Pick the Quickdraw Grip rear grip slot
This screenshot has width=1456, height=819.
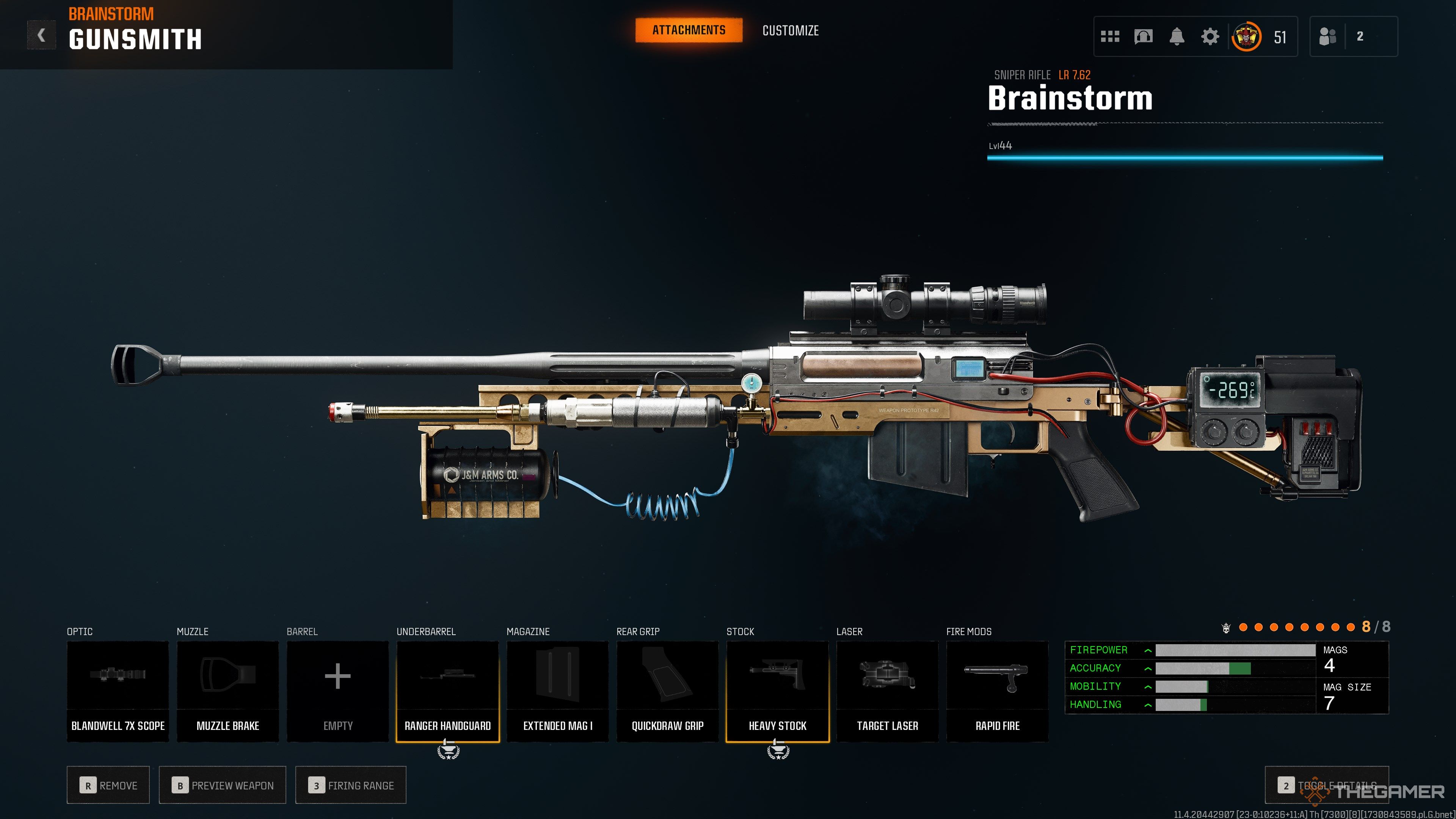(x=667, y=691)
